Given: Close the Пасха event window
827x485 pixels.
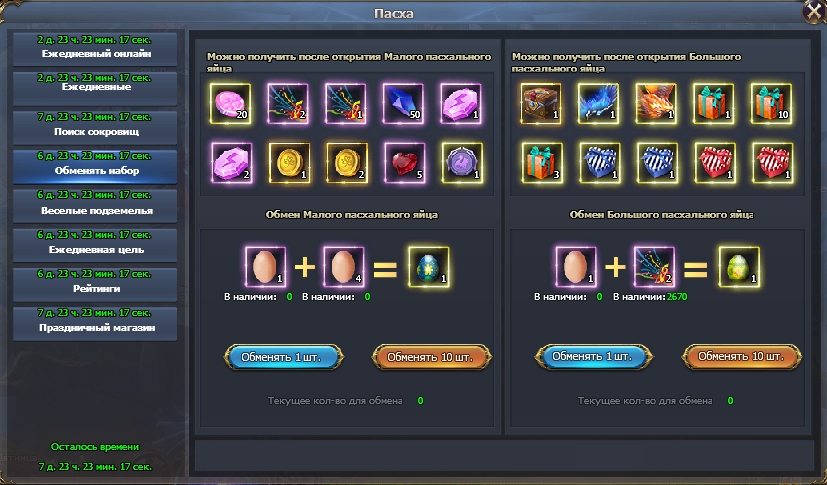Looking at the screenshot, I should (811, 12).
